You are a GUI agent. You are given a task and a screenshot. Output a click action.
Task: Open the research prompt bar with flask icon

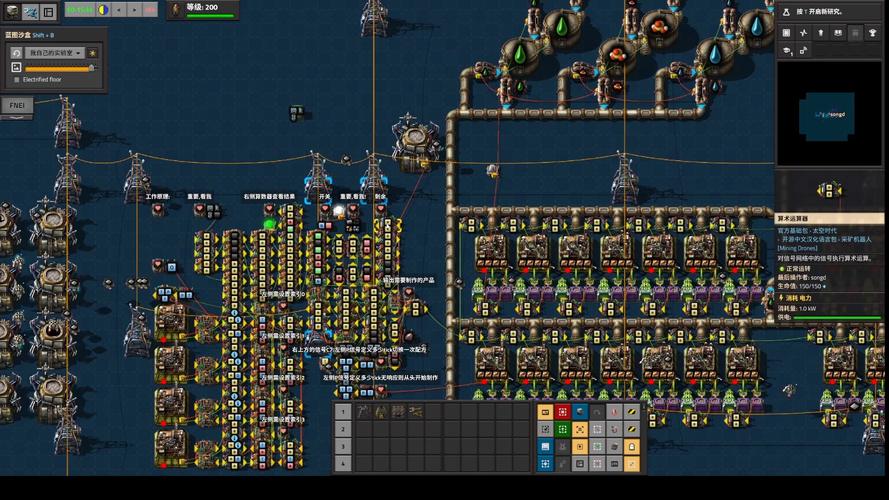[831, 11]
